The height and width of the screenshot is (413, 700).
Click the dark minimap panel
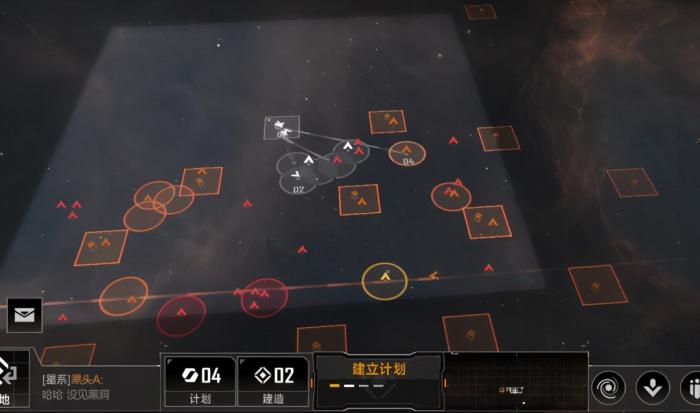pyautogui.click(x=514, y=383)
